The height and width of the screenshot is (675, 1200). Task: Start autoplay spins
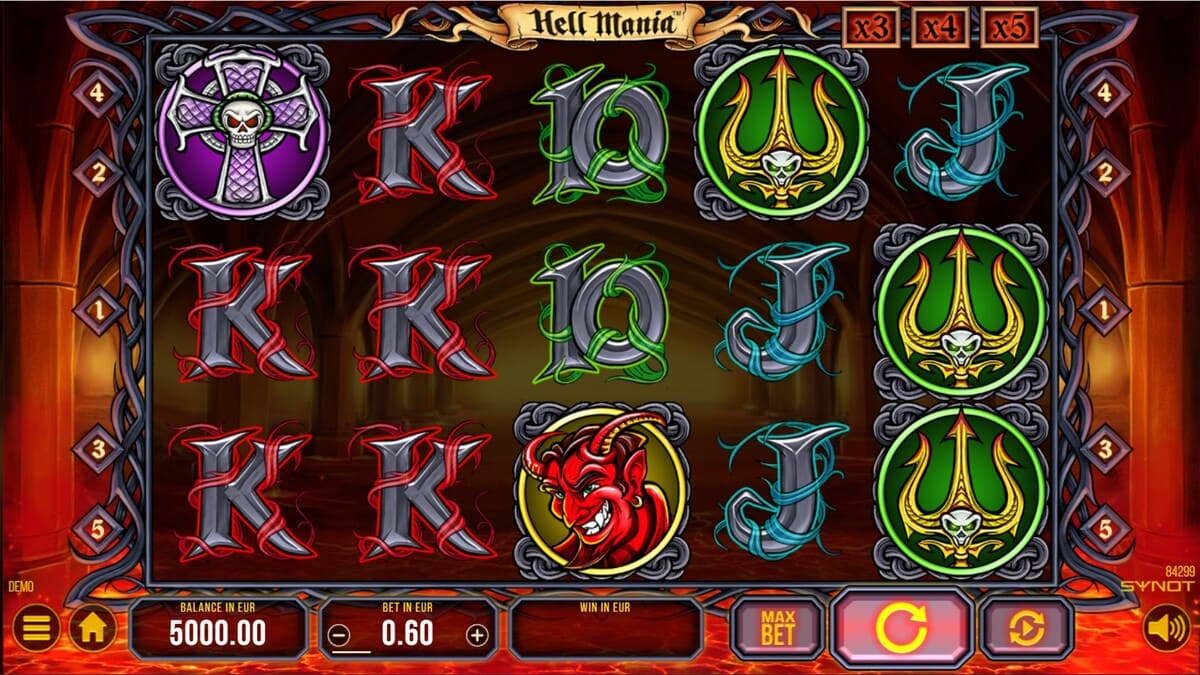pos(1026,628)
